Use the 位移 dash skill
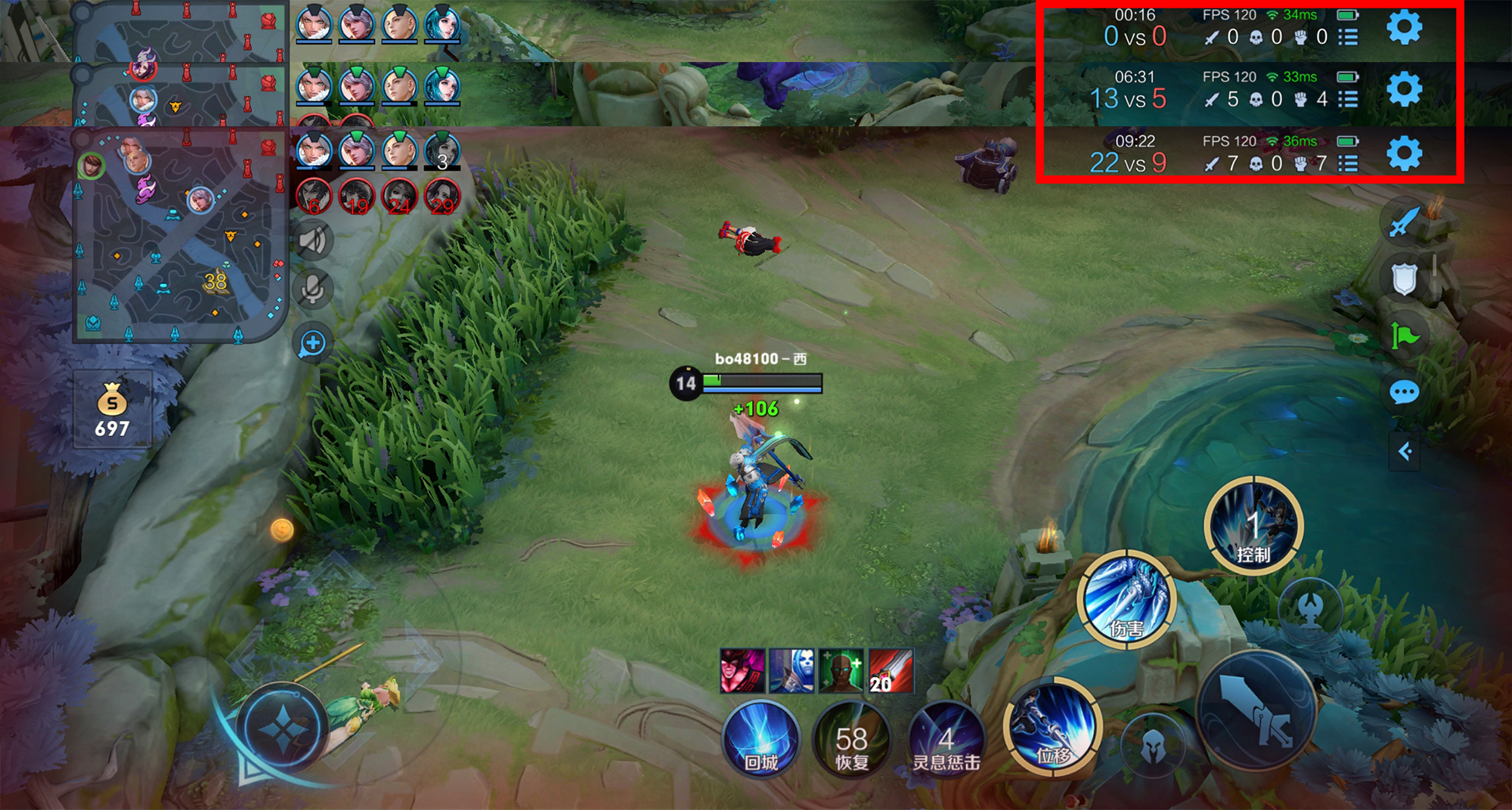Image resolution: width=1512 pixels, height=810 pixels. pos(1052,725)
